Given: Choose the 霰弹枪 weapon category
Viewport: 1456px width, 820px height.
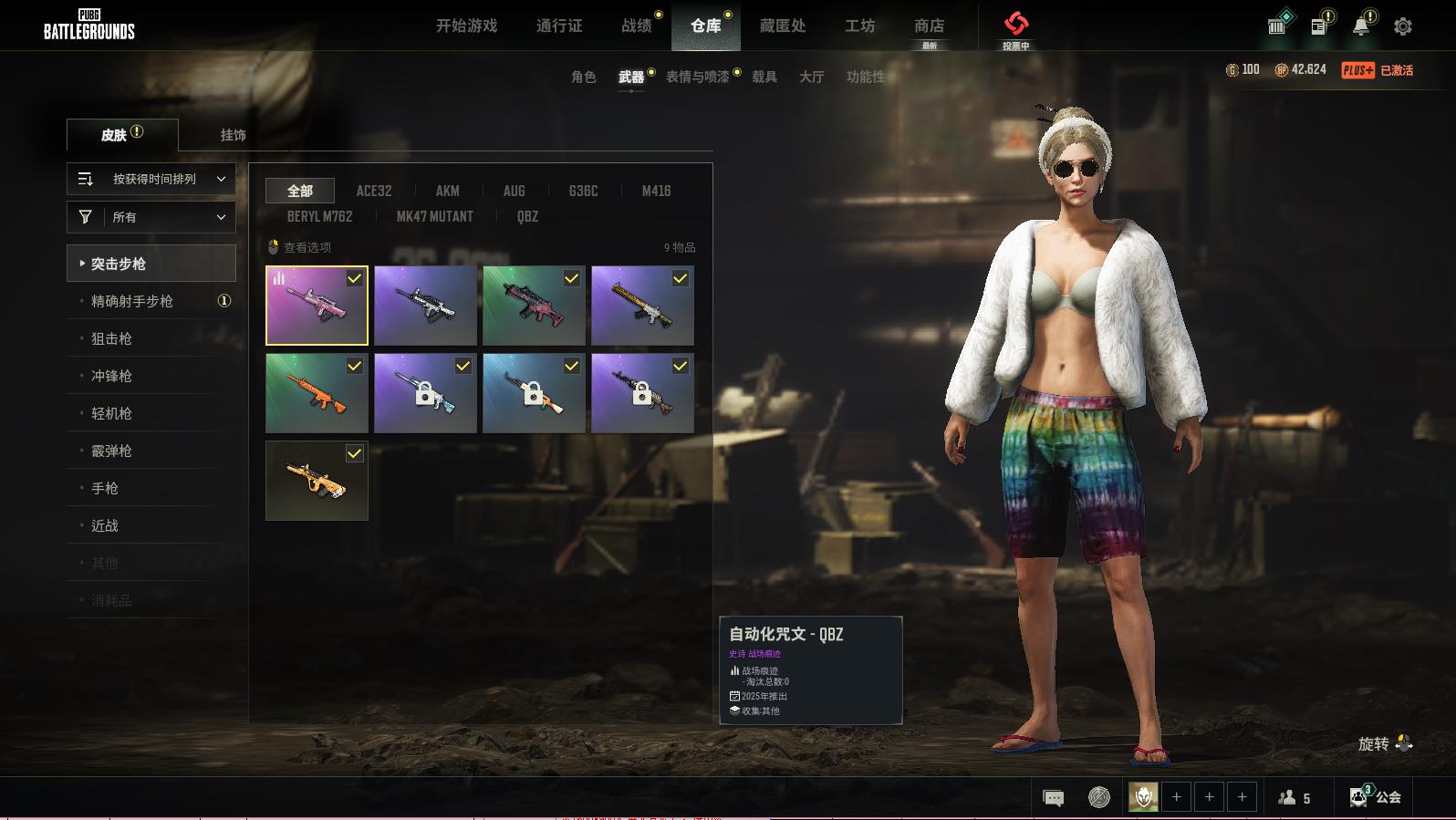Looking at the screenshot, I should click(111, 451).
